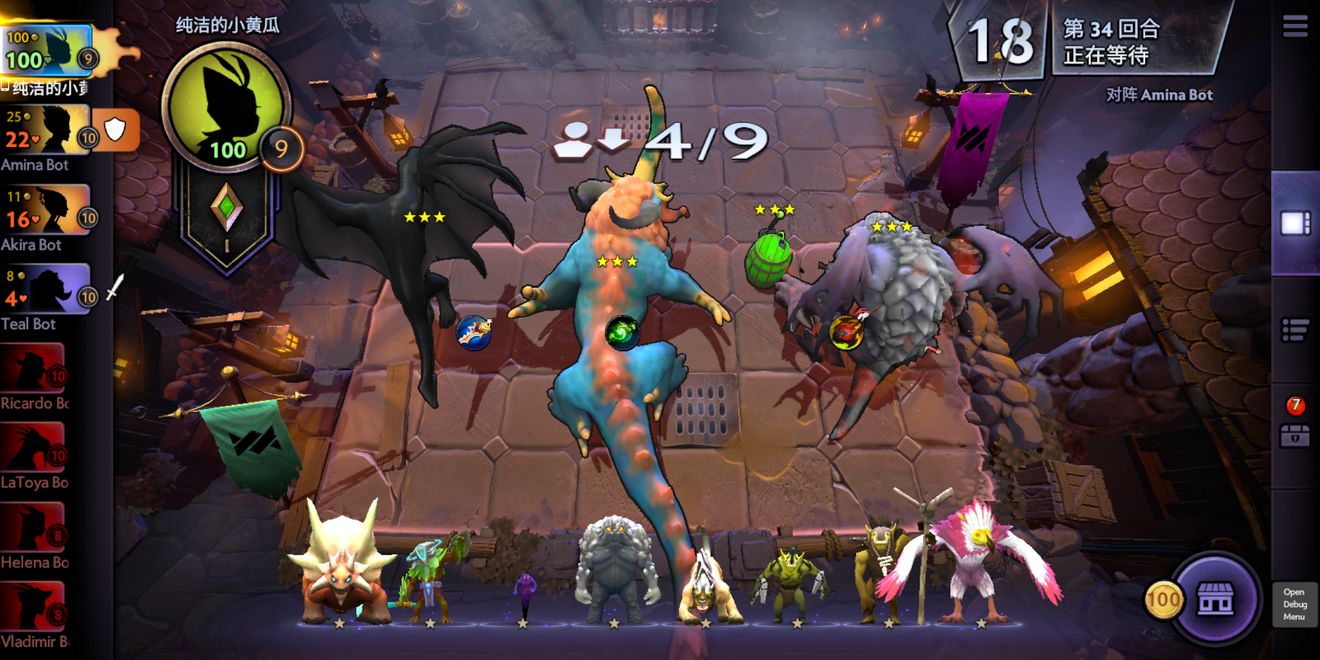Select the highlighted board view tab
Viewport: 1320px width, 660px height.
[x=1295, y=222]
